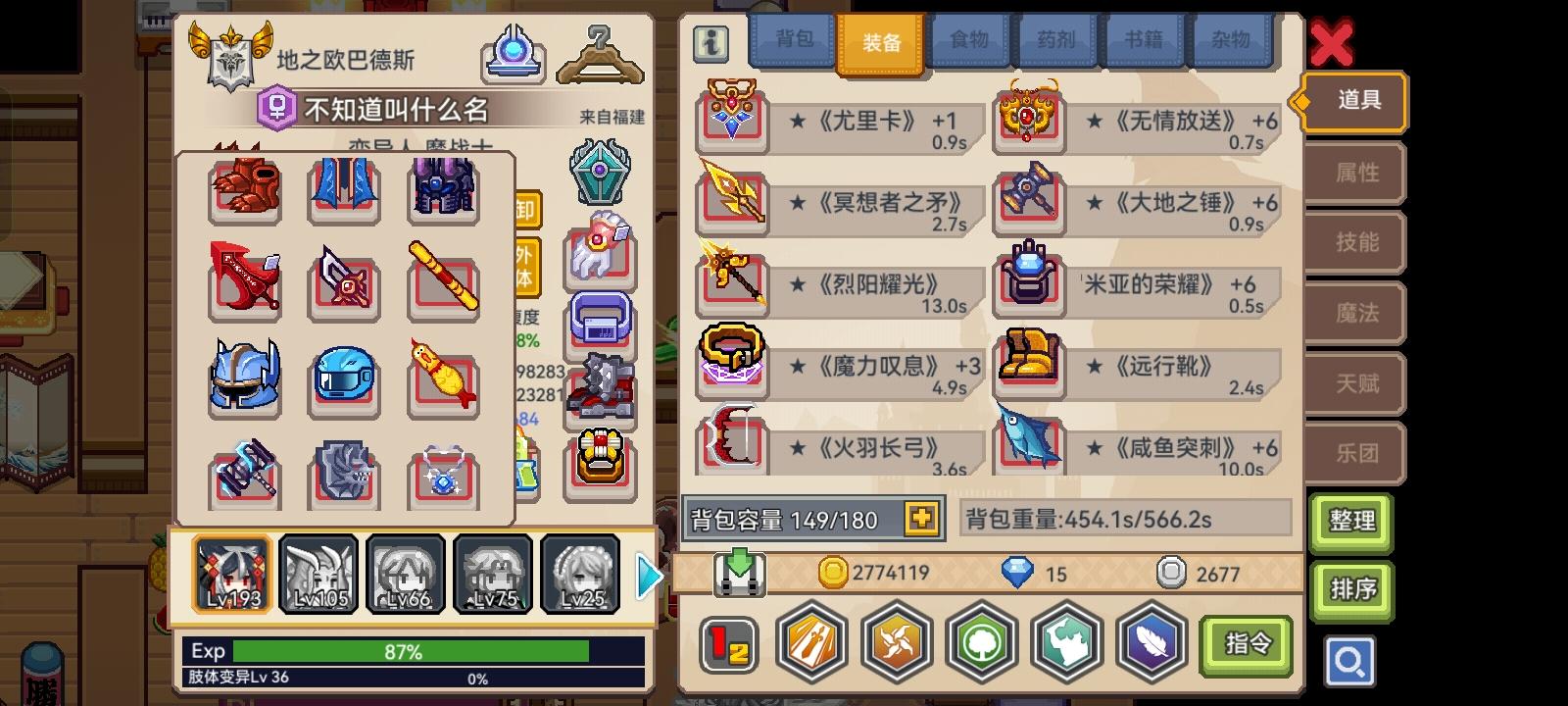This screenshot has width=1568, height=706.
Task: Select the green tree hexagon icon
Action: coord(981,642)
